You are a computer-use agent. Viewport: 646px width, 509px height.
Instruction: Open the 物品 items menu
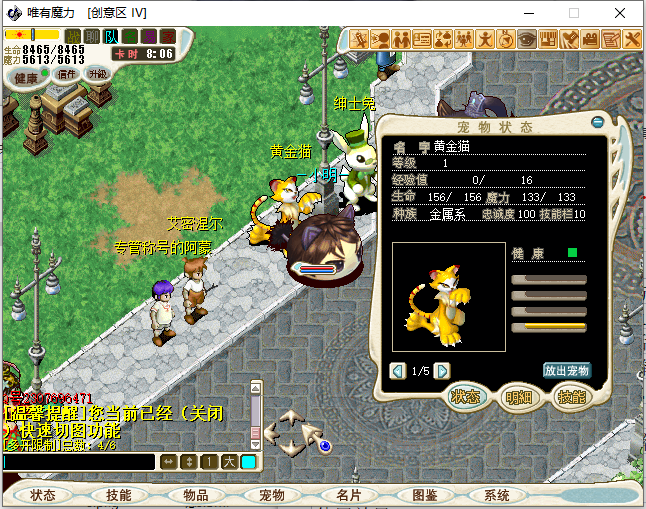click(195, 495)
